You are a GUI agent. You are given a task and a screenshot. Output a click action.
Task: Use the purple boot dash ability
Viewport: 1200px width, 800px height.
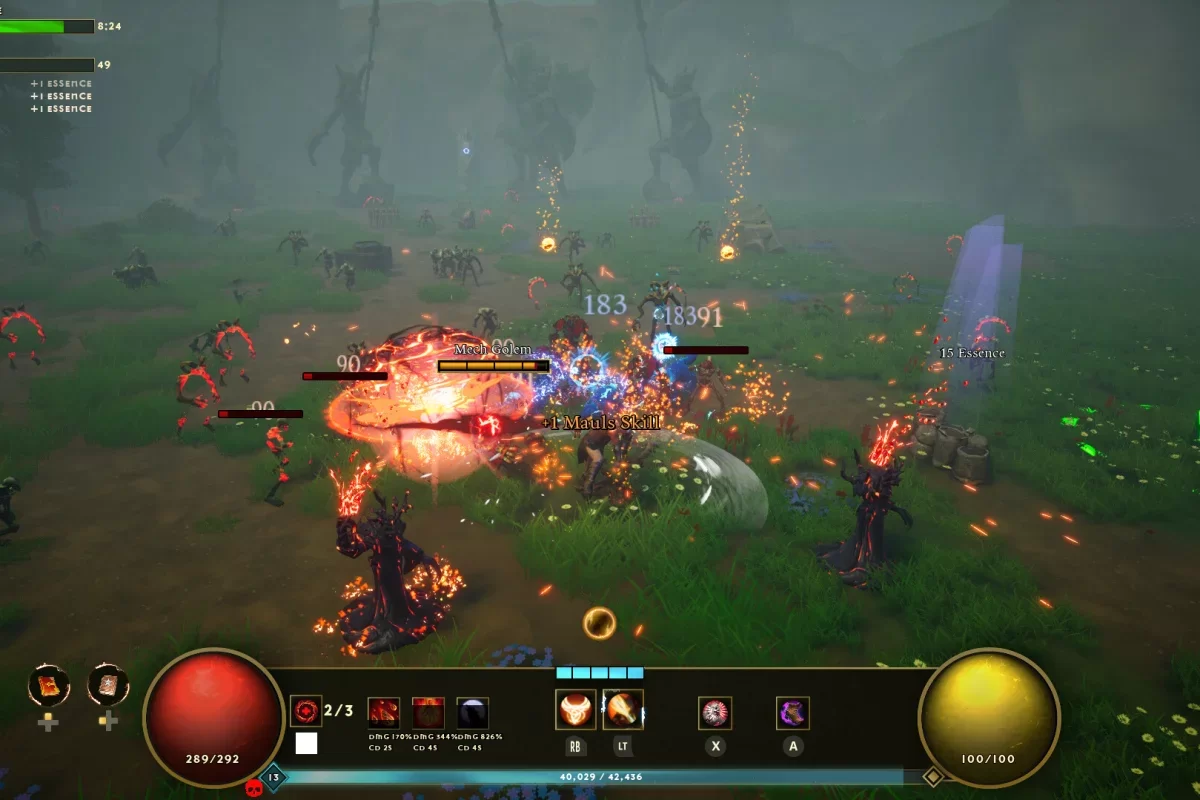click(793, 713)
